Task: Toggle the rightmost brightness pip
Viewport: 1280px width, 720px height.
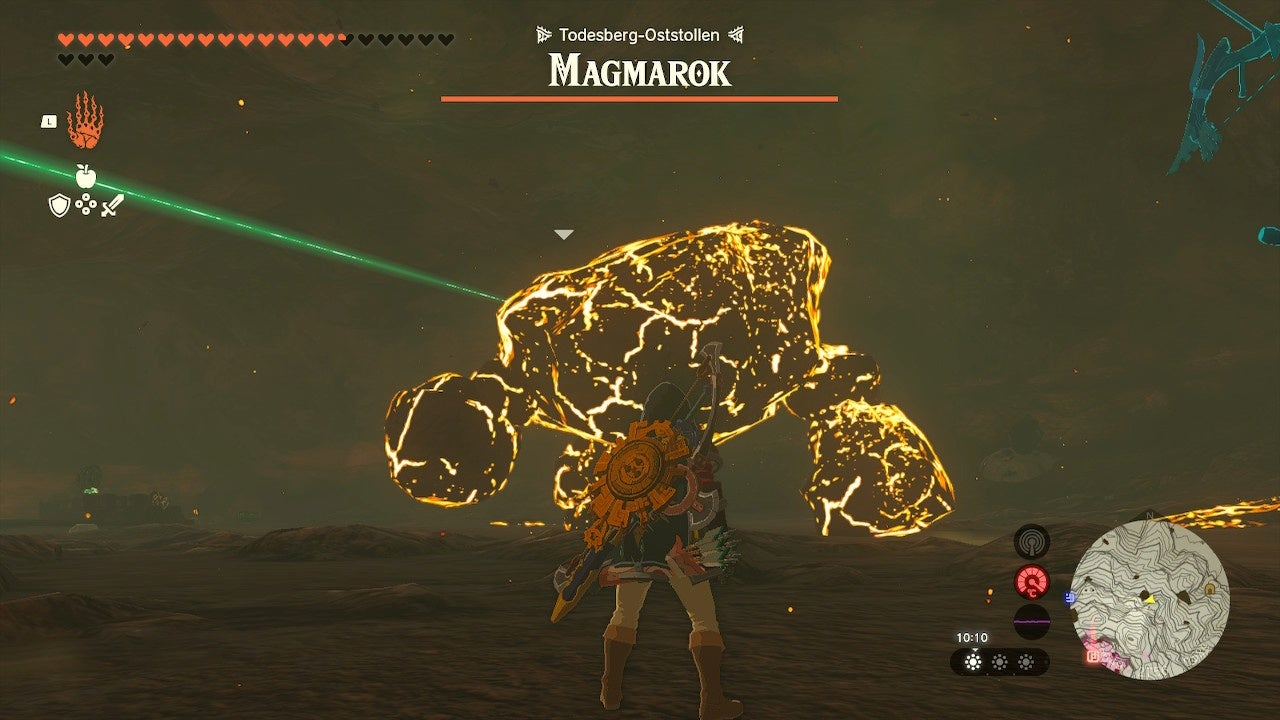Action: pos(1024,661)
